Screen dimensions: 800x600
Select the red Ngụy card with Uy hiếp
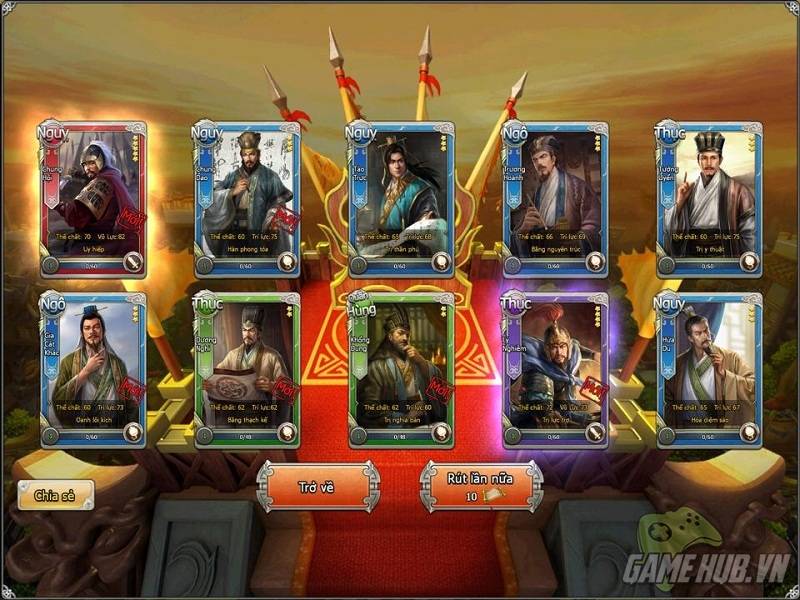coord(93,199)
